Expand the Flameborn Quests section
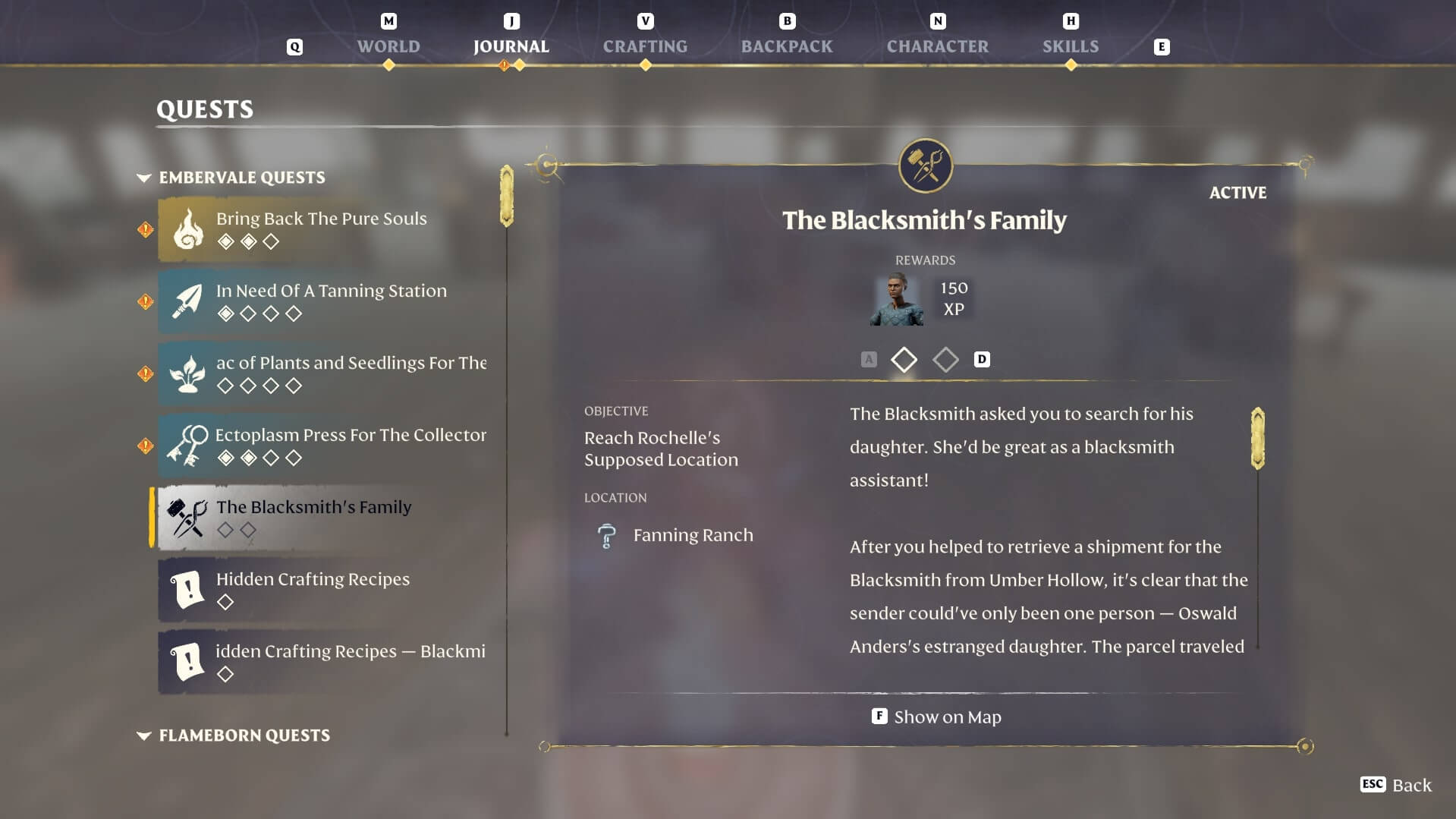1456x819 pixels. 143,735
